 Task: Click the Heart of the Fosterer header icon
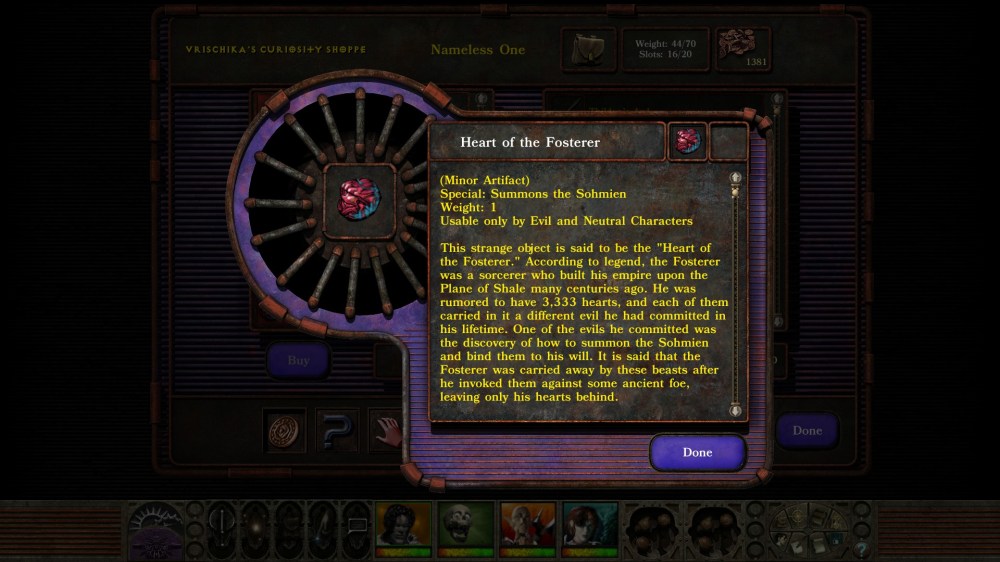pos(687,141)
